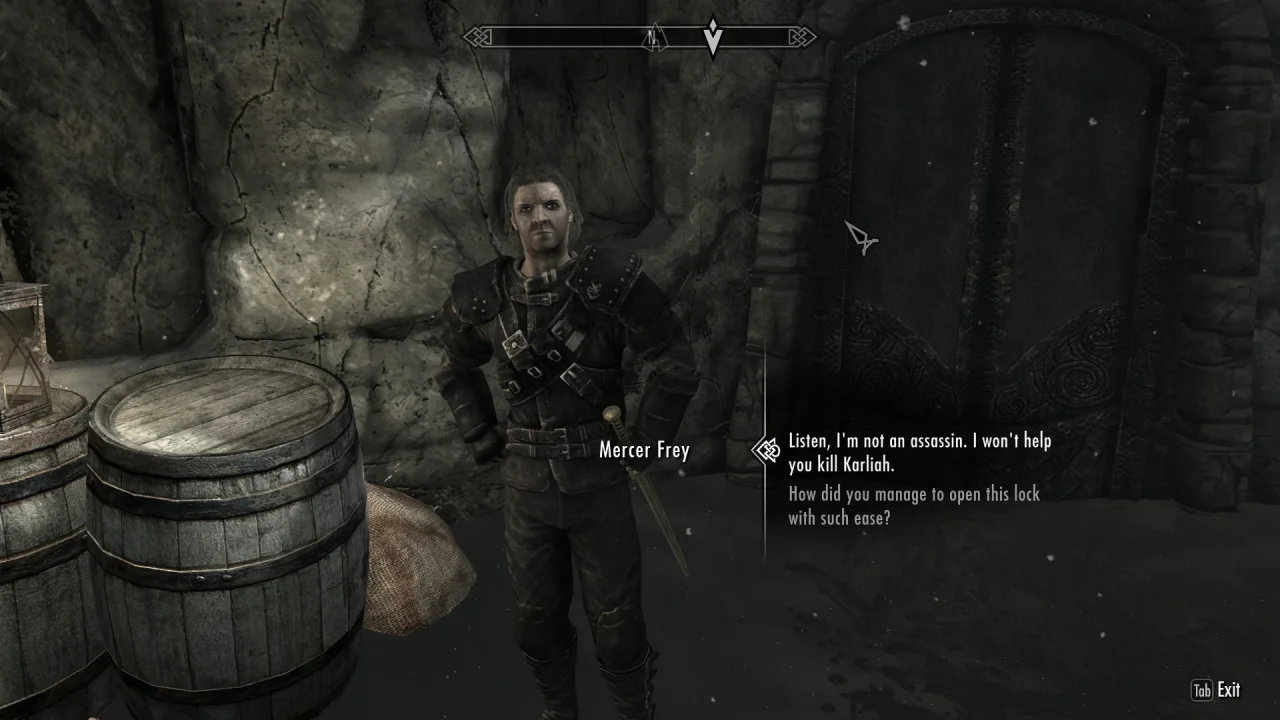Ask how he opened this lock

click(x=913, y=506)
